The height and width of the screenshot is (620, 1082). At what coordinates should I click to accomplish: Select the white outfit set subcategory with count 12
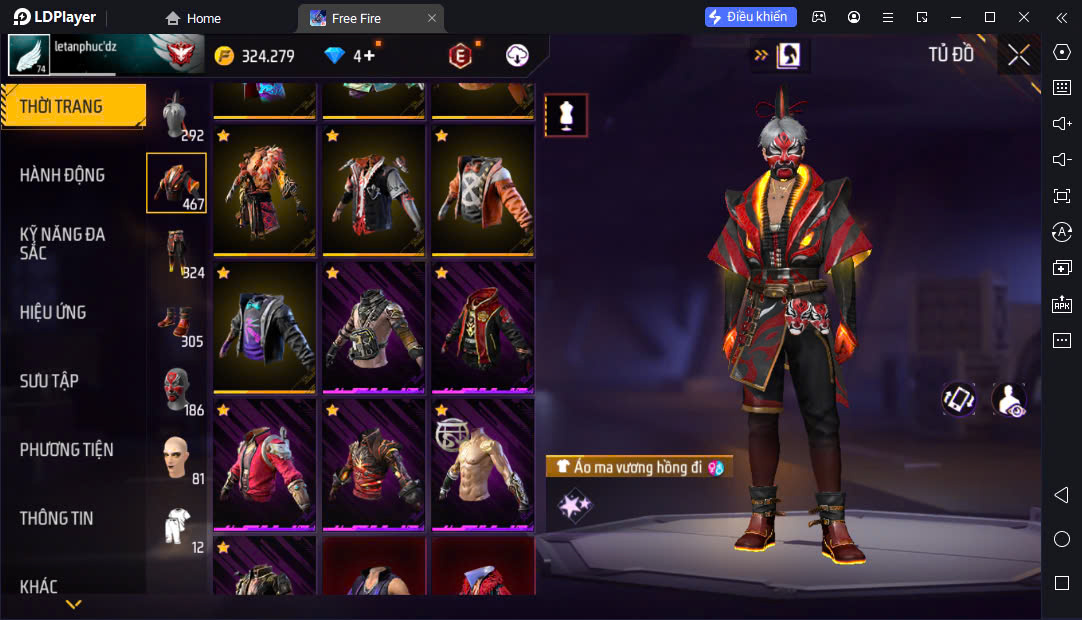pyautogui.click(x=177, y=527)
